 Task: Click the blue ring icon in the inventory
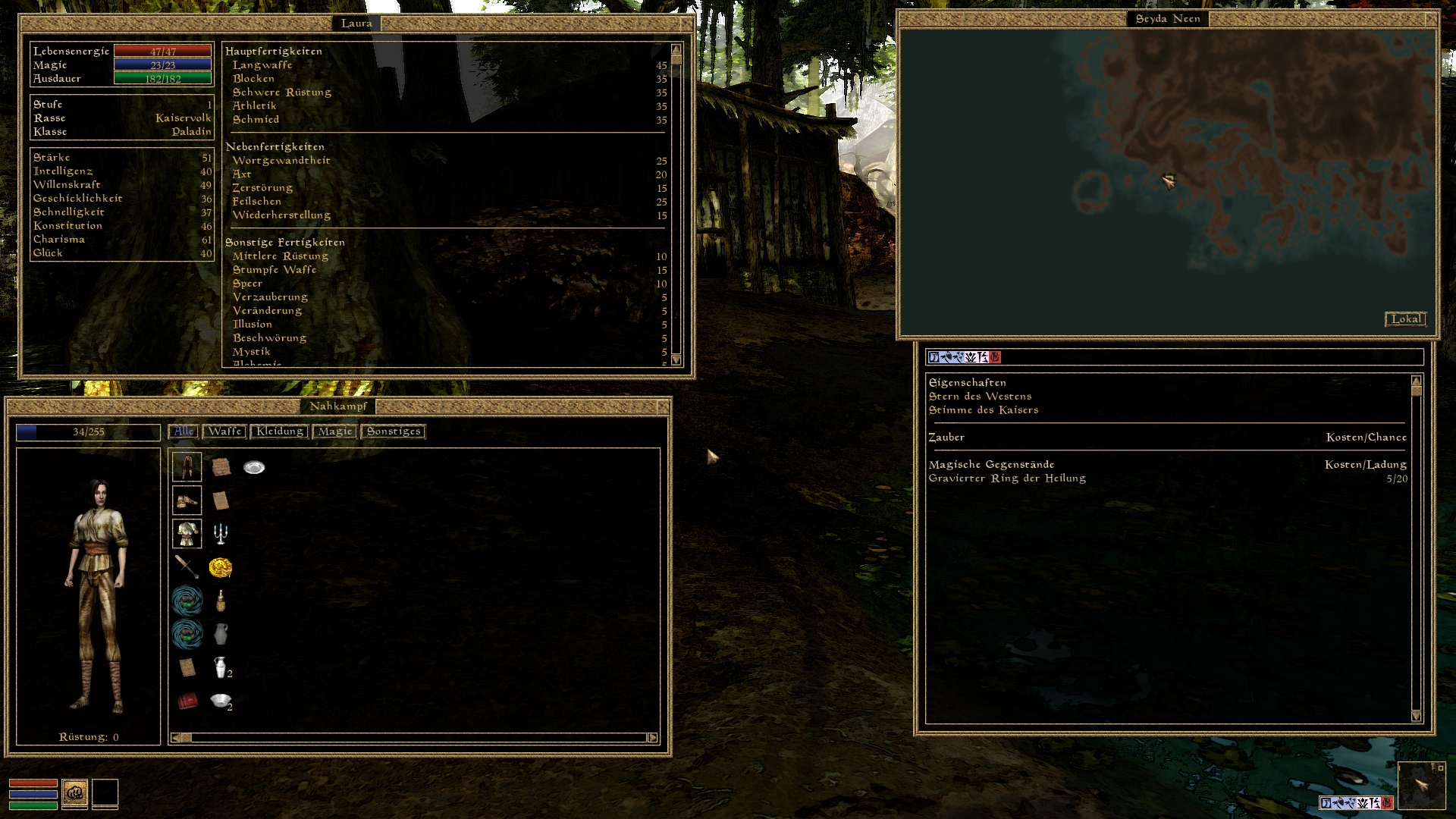coord(186,599)
